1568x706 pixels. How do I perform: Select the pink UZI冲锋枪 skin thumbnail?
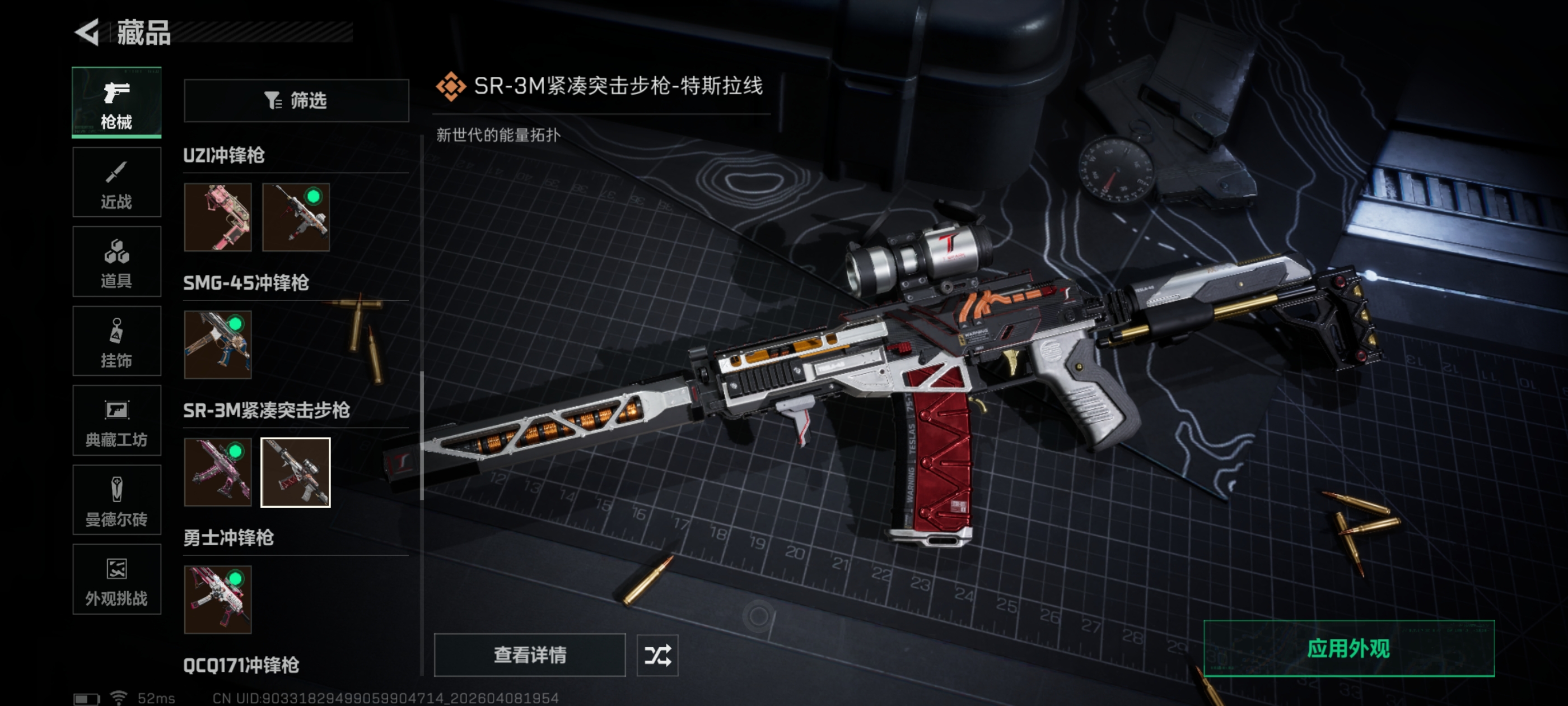tap(217, 217)
